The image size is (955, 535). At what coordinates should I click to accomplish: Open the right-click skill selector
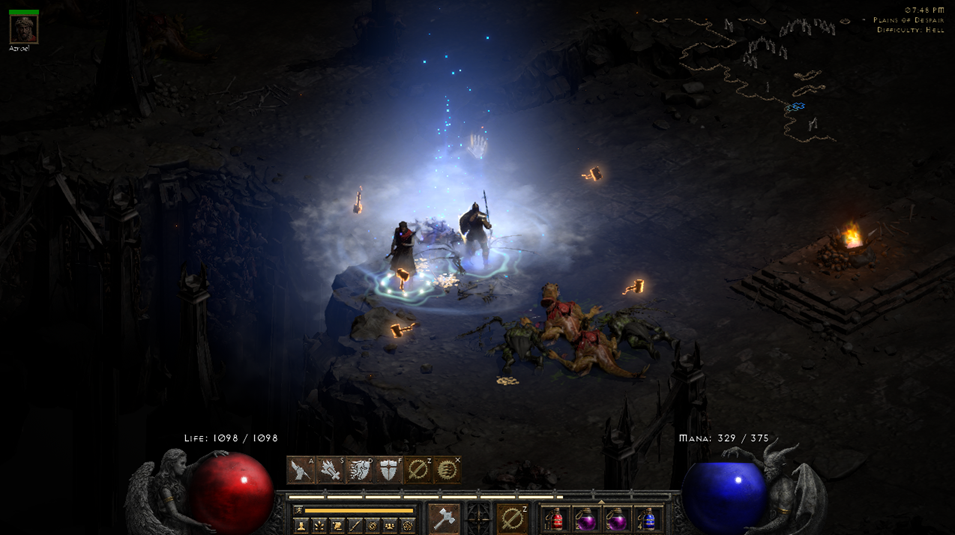512,518
